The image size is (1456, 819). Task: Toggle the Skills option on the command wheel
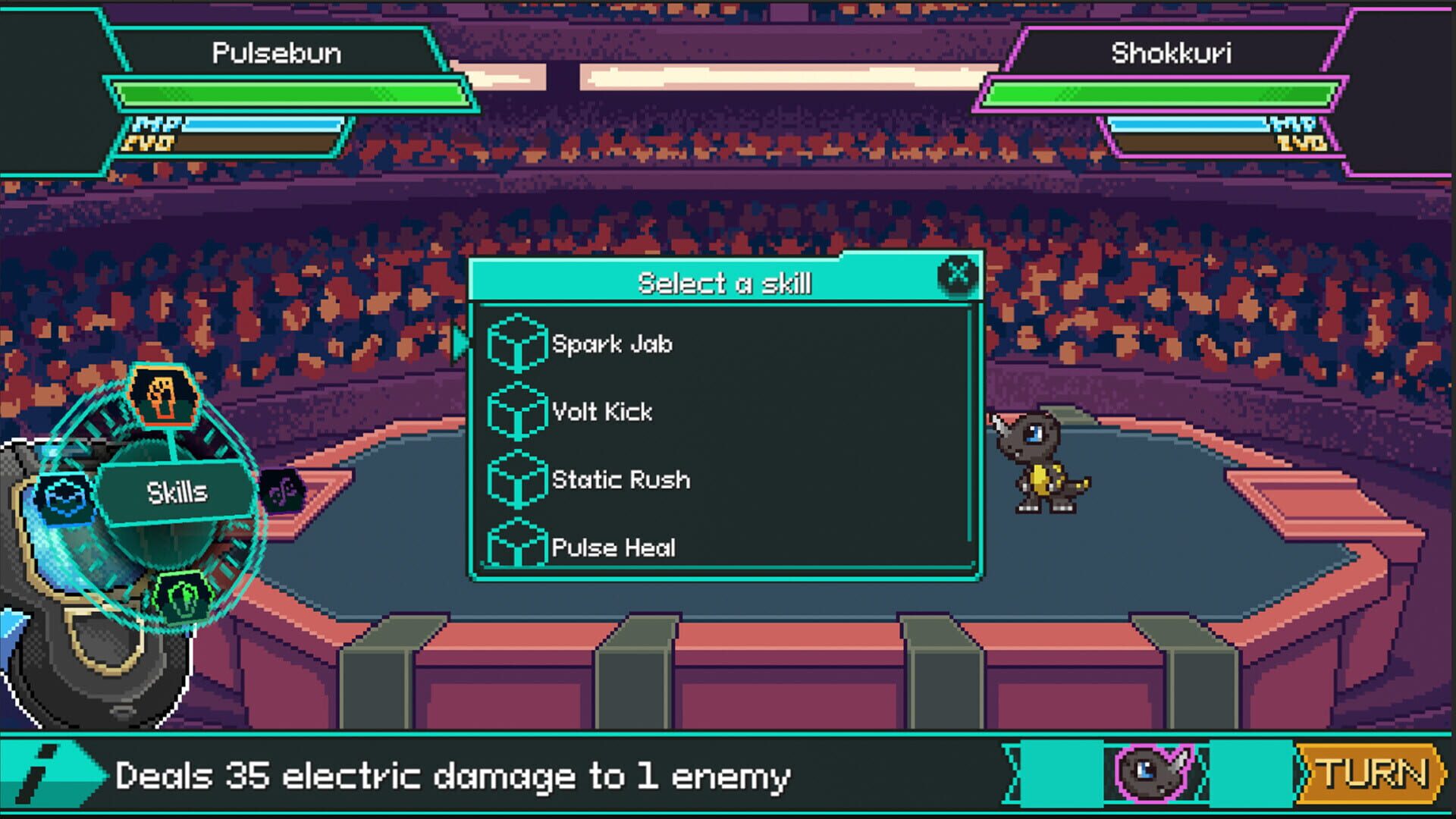[176, 492]
